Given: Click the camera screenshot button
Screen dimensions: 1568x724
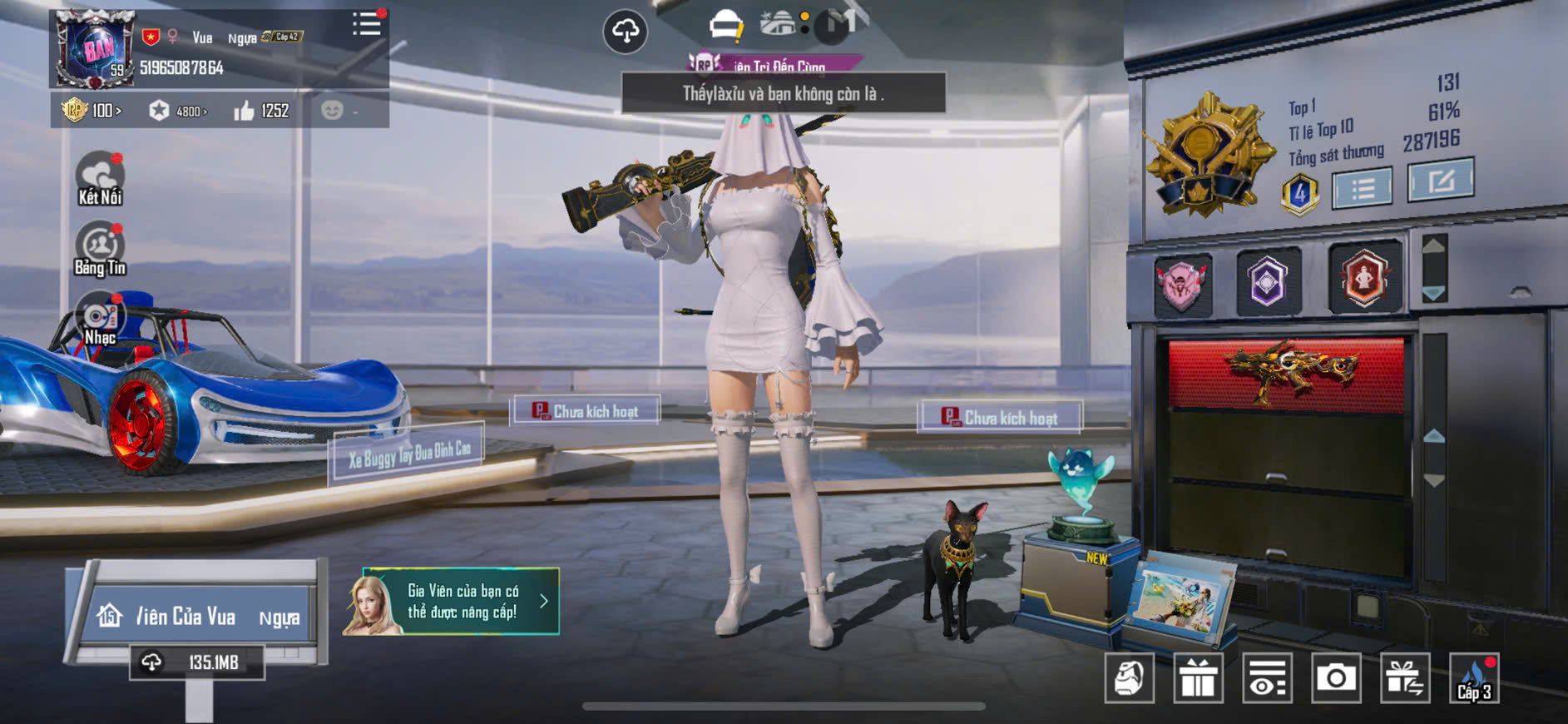Looking at the screenshot, I should (1336, 678).
